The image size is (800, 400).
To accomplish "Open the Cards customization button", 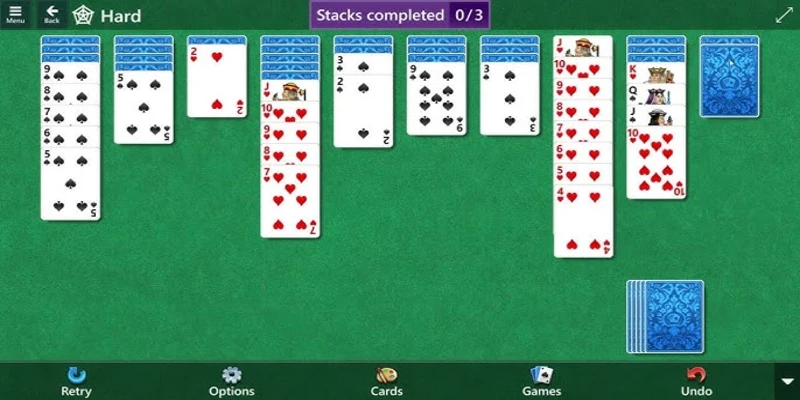I will (x=387, y=380).
